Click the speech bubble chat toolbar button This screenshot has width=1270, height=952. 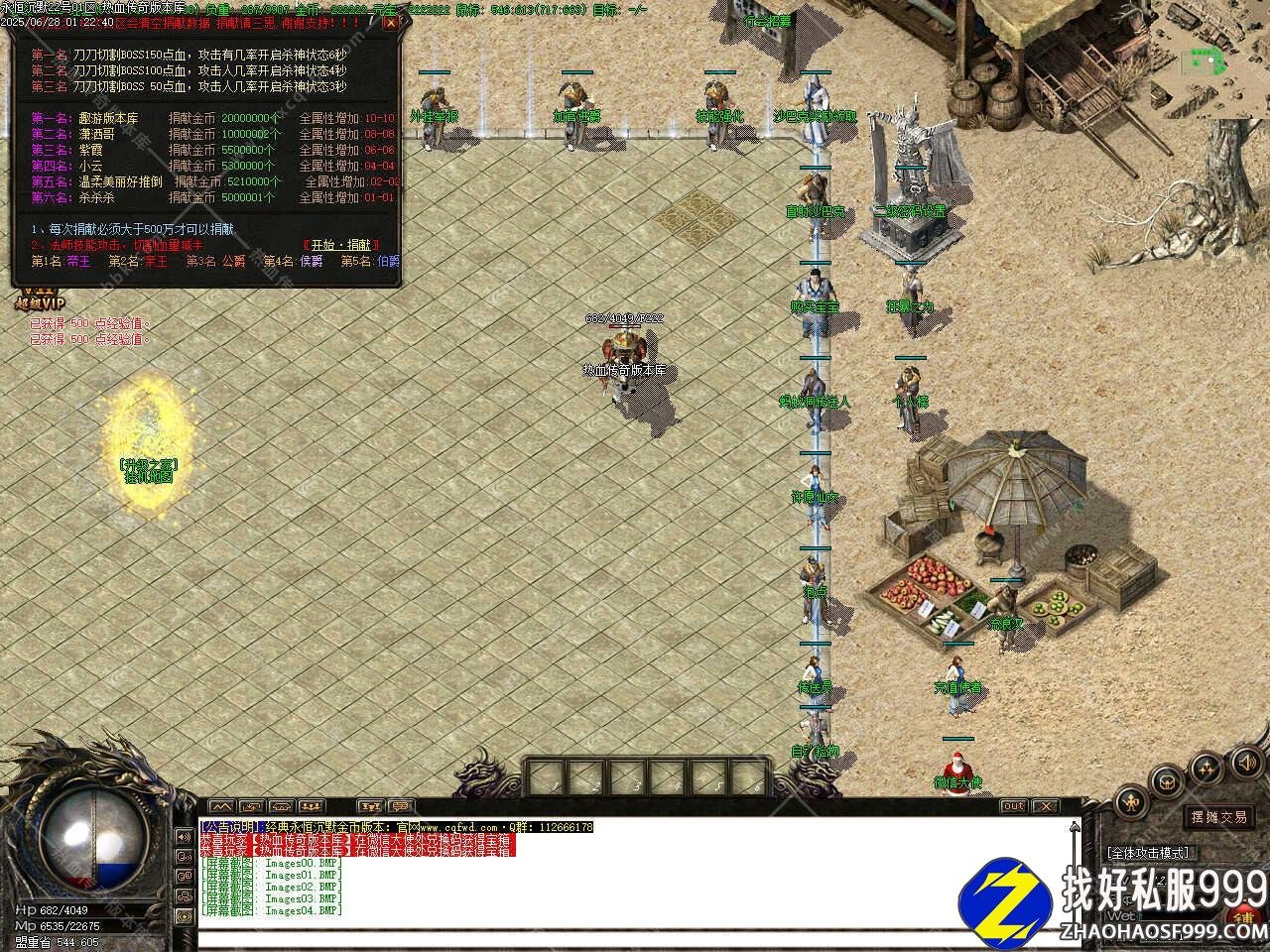pyautogui.click(x=401, y=806)
